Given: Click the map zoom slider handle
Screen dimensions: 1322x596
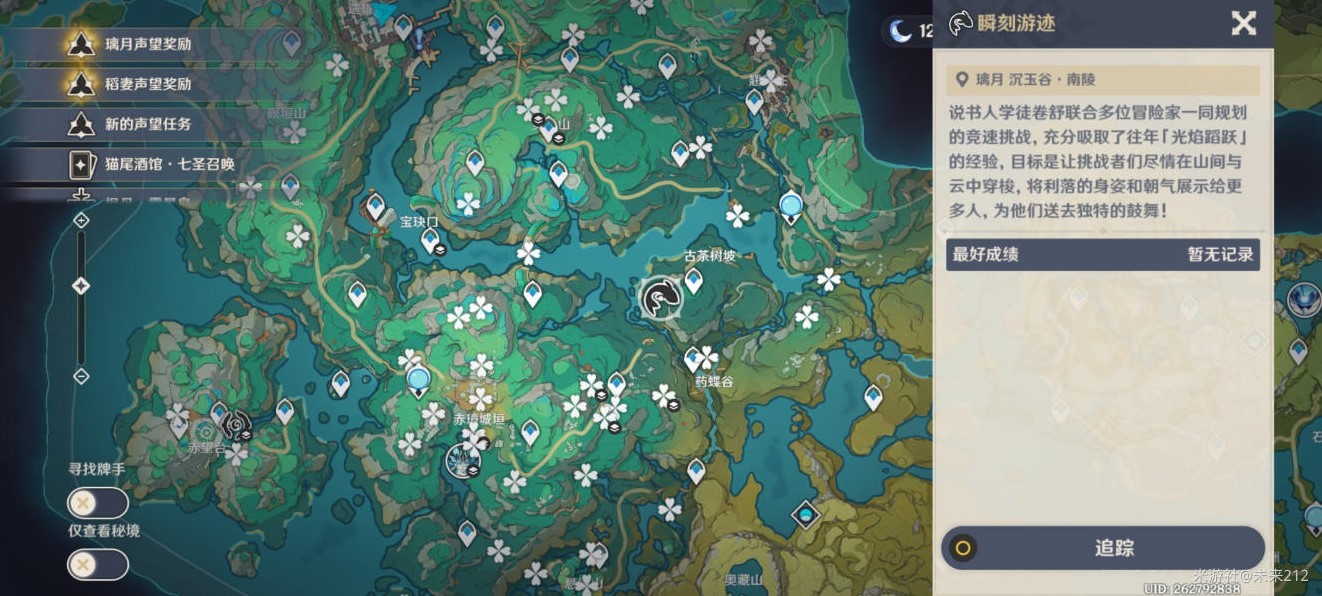Looking at the screenshot, I should tap(81, 286).
